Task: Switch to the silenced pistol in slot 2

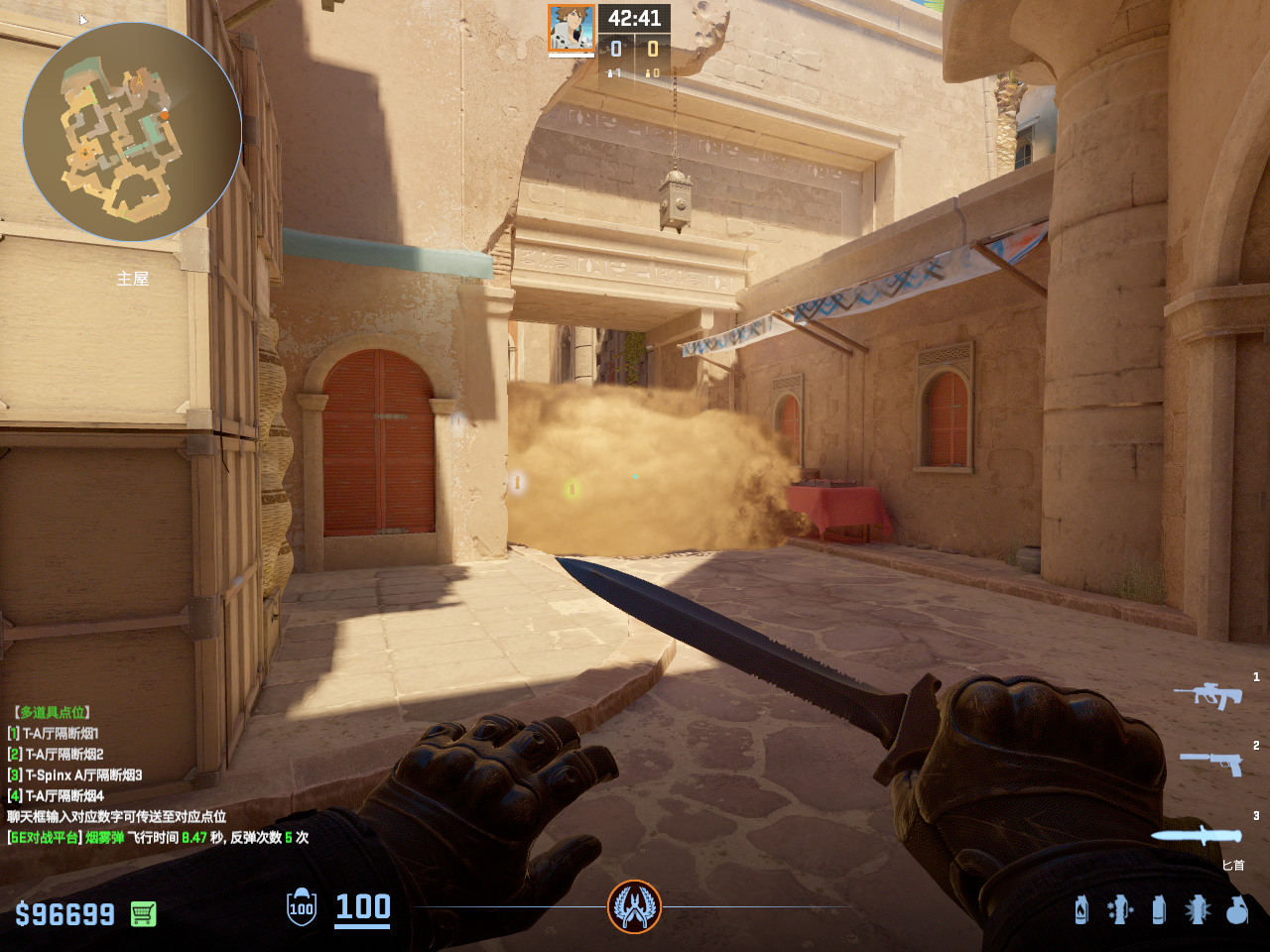Action: [x=1211, y=762]
